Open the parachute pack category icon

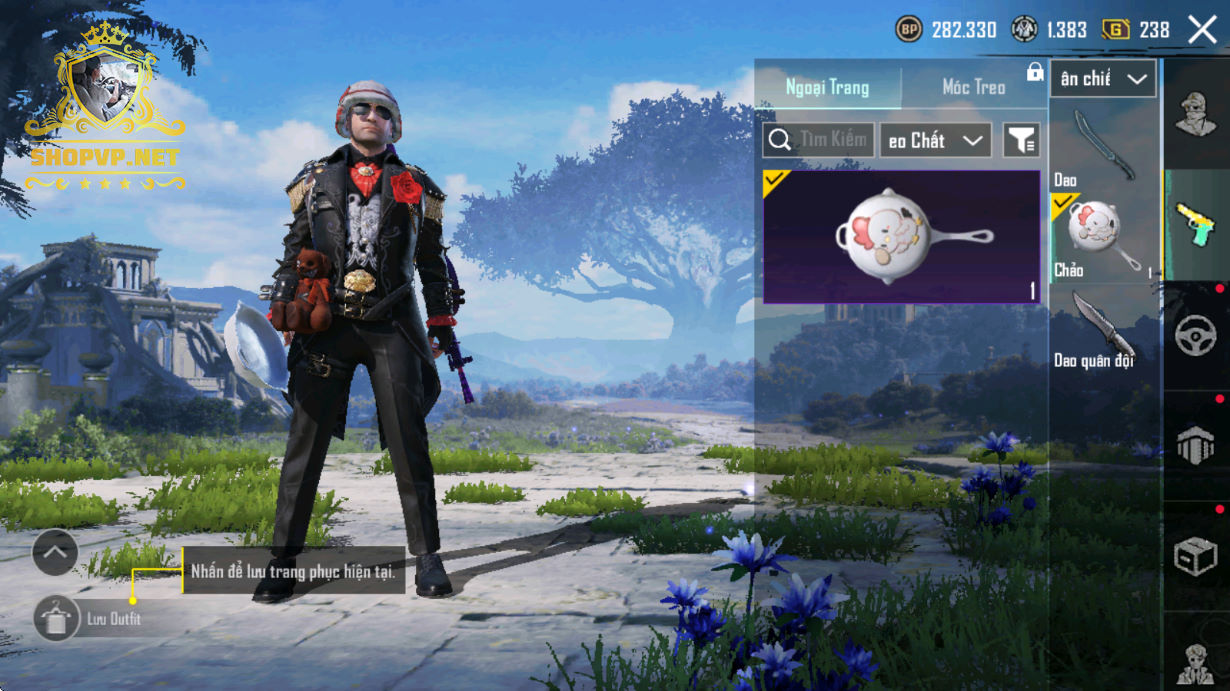[1196, 446]
